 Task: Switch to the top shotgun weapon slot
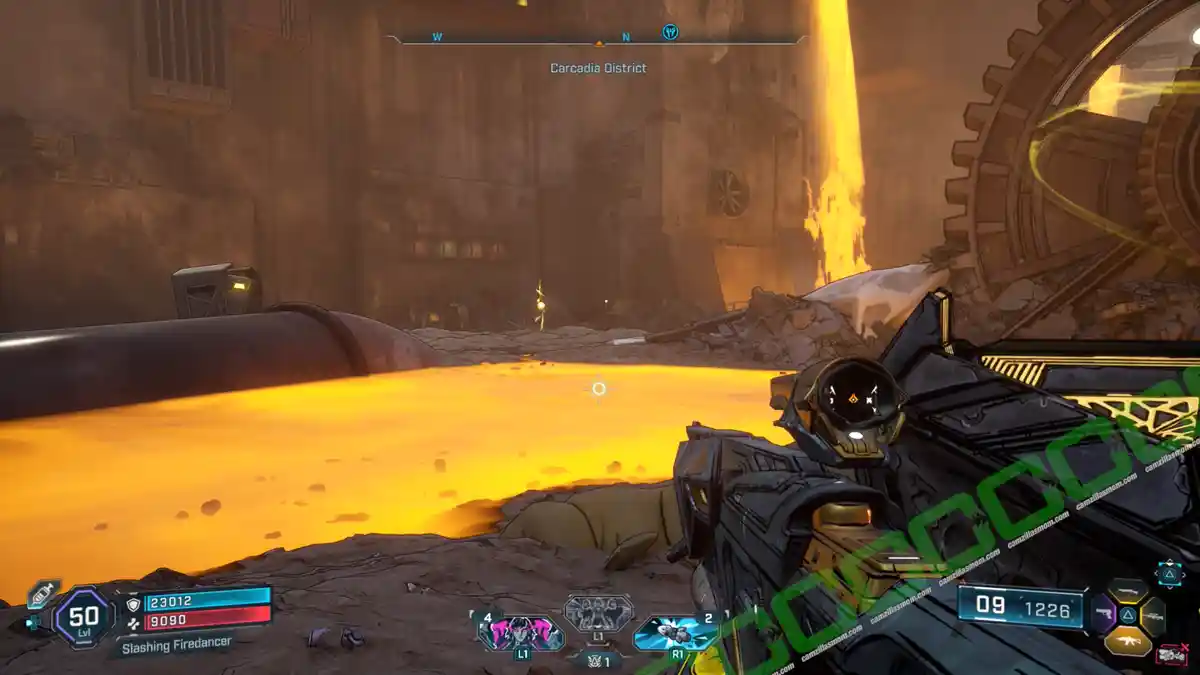point(1128,591)
